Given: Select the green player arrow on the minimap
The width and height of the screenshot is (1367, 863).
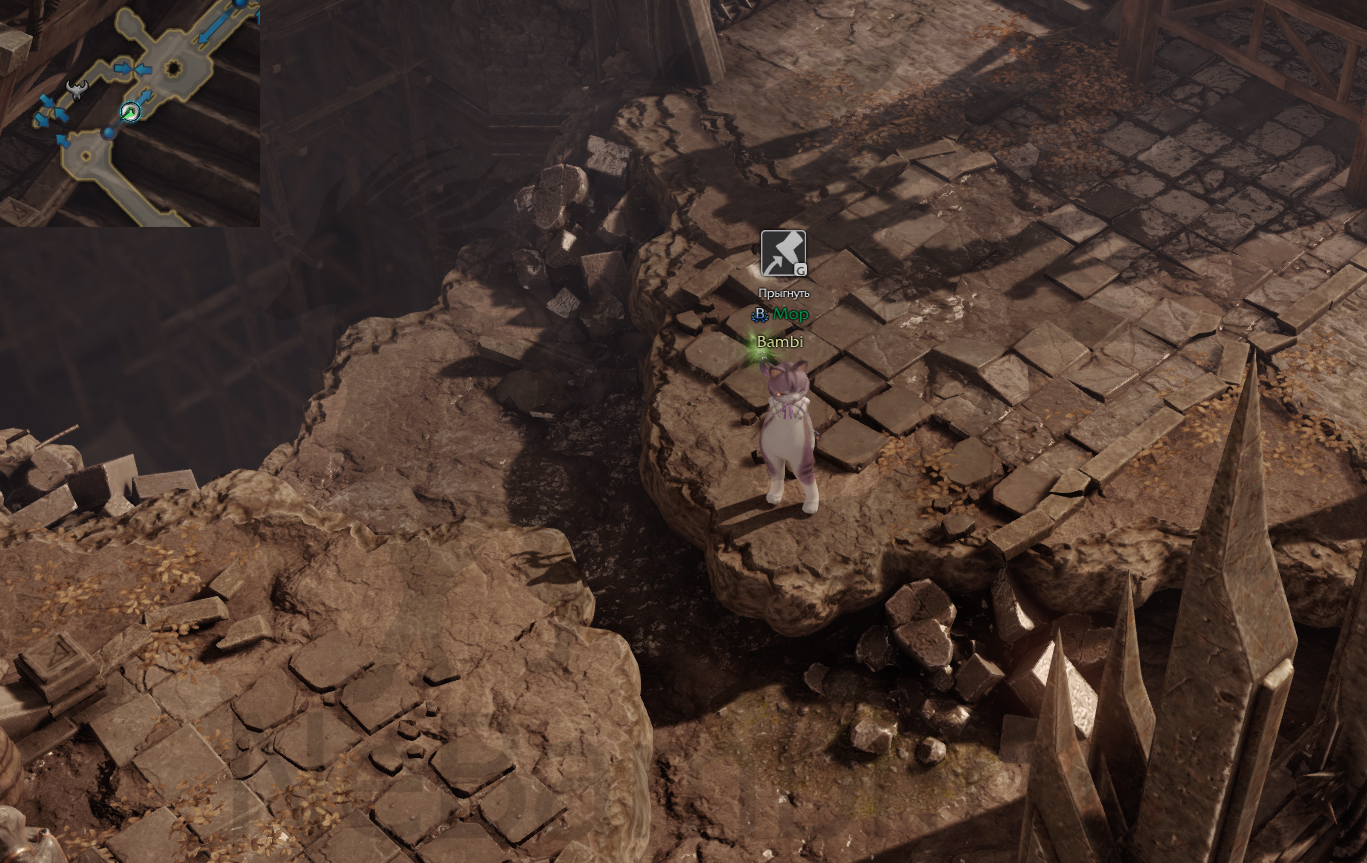Looking at the screenshot, I should point(130,112).
